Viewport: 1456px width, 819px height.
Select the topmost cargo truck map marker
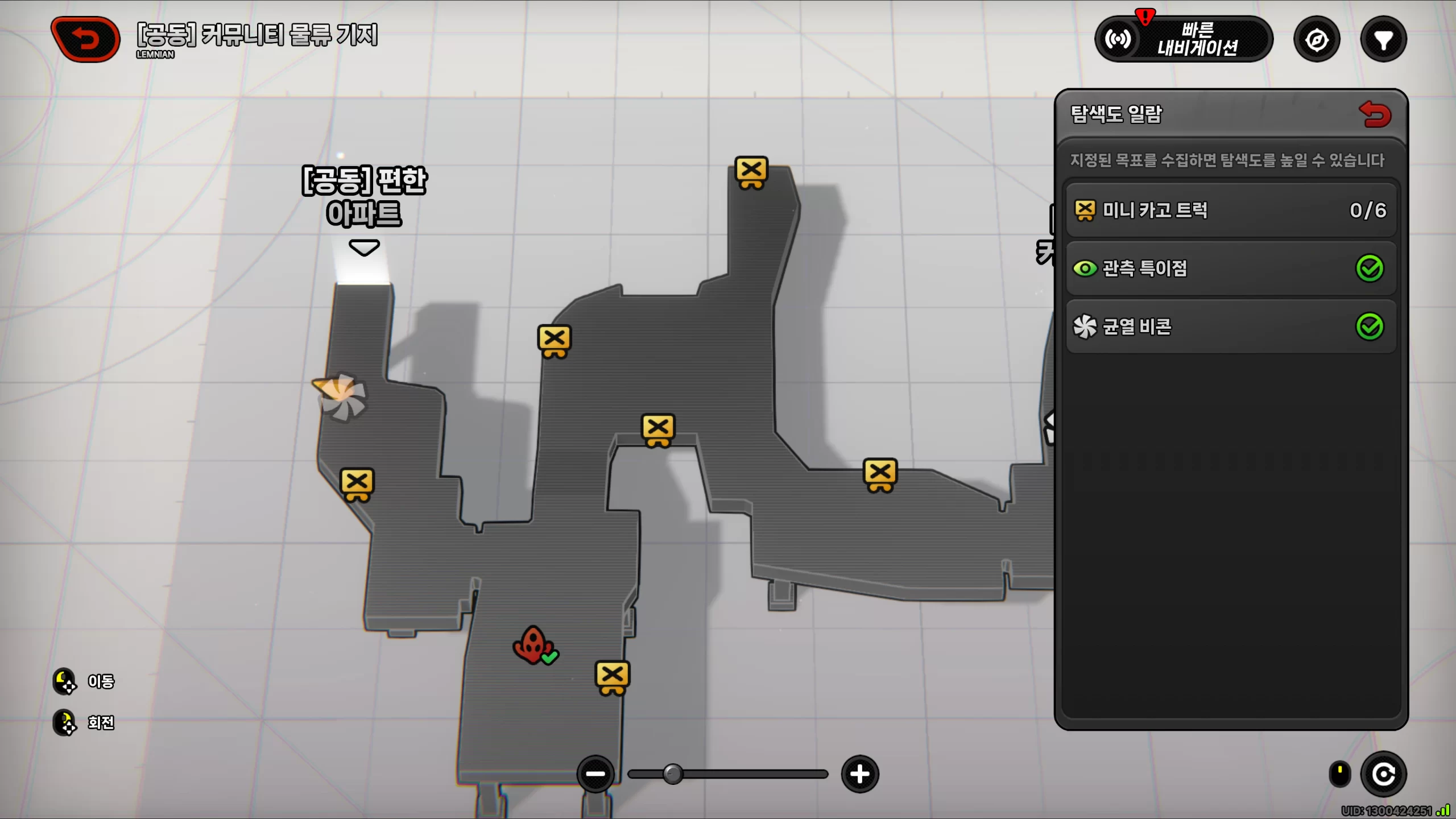[x=751, y=171]
